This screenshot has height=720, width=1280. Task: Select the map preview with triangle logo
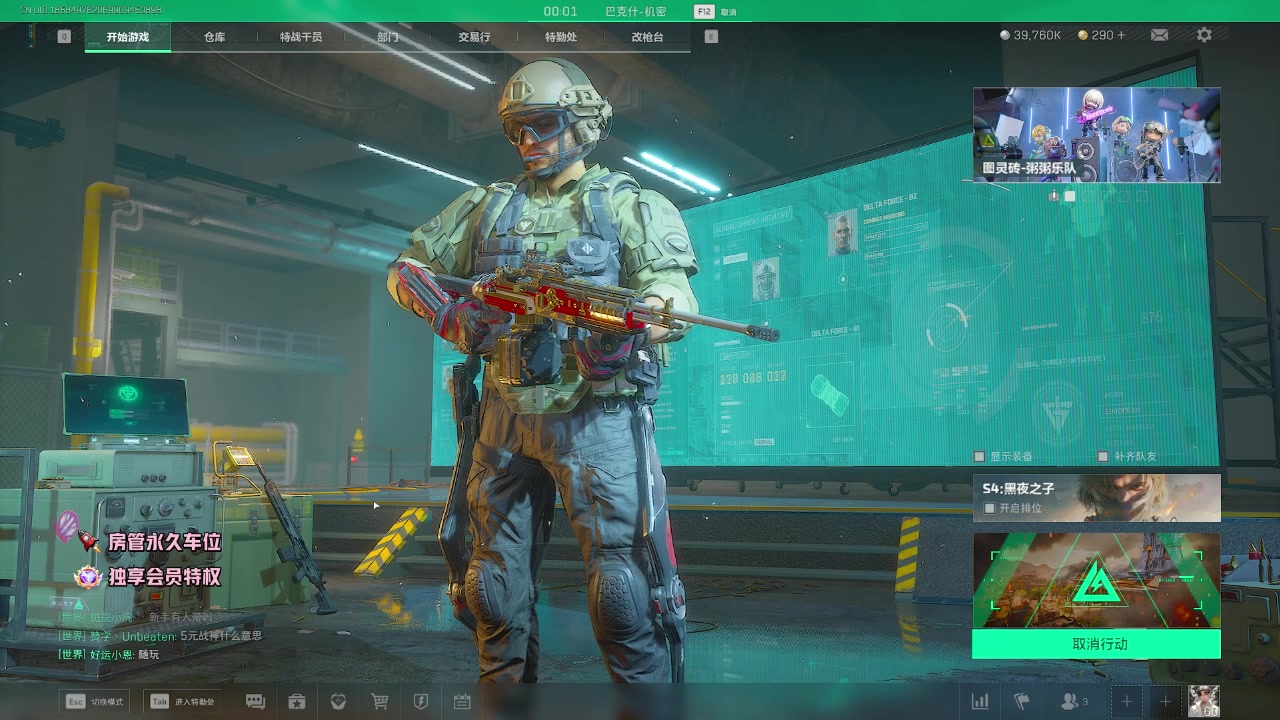[1096, 580]
